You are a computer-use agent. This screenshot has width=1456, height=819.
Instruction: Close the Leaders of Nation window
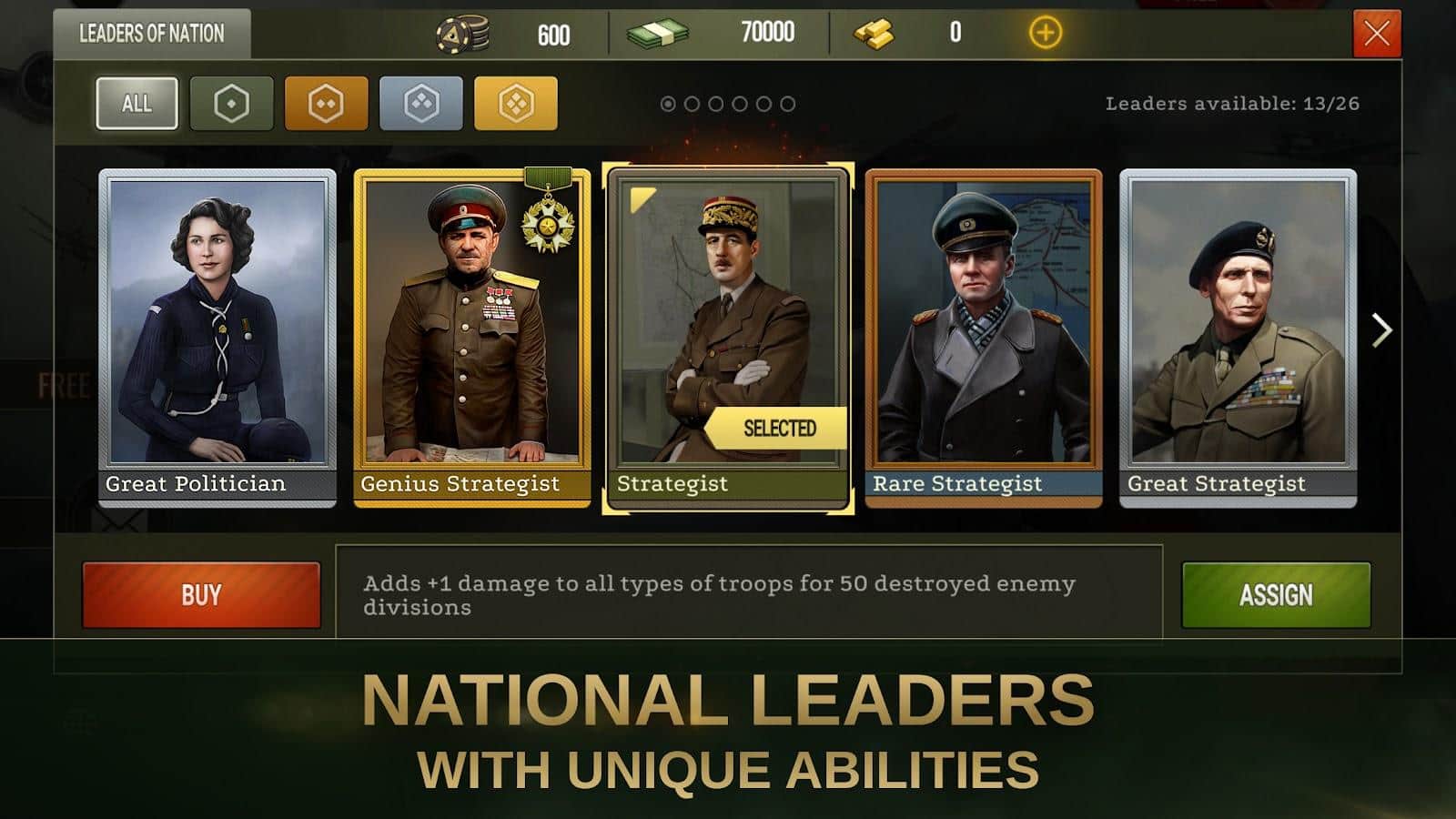(x=1377, y=34)
